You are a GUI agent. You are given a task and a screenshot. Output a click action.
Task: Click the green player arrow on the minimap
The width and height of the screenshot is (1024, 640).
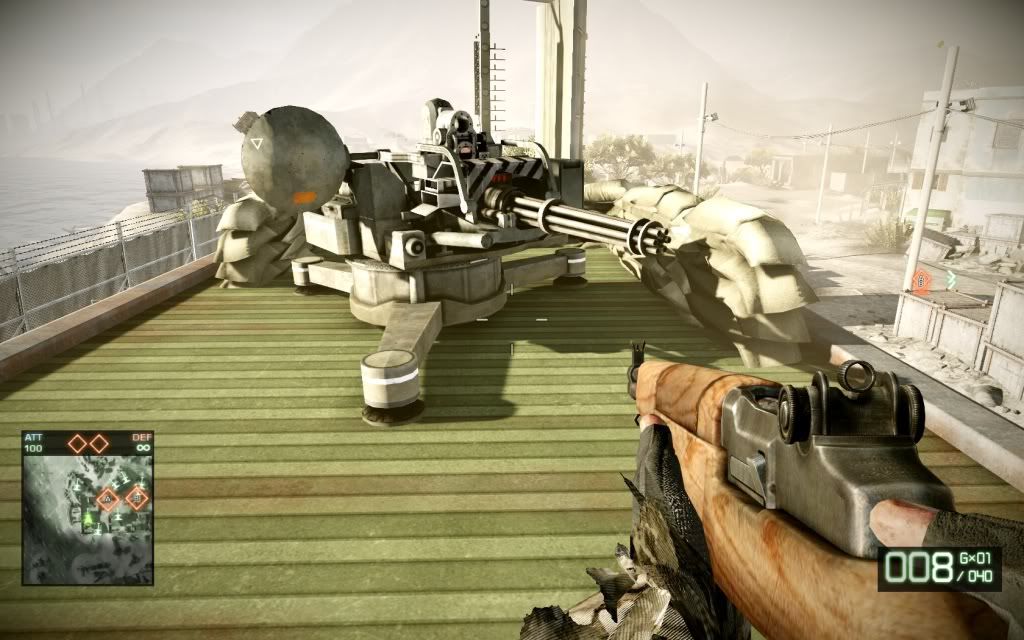[89, 517]
